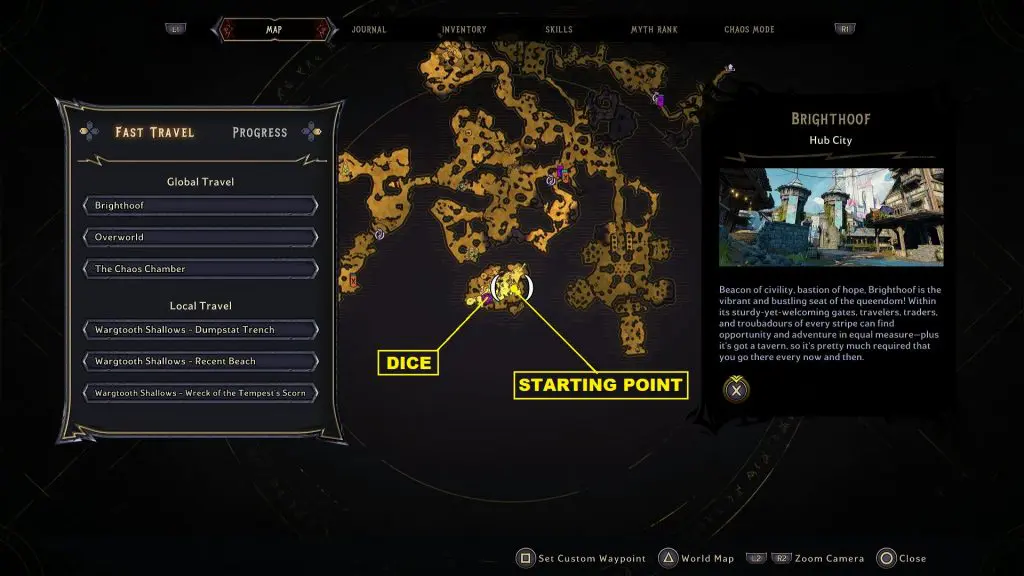Viewport: 1024px width, 576px height.
Task: Open the Inventory tab
Action: point(464,30)
